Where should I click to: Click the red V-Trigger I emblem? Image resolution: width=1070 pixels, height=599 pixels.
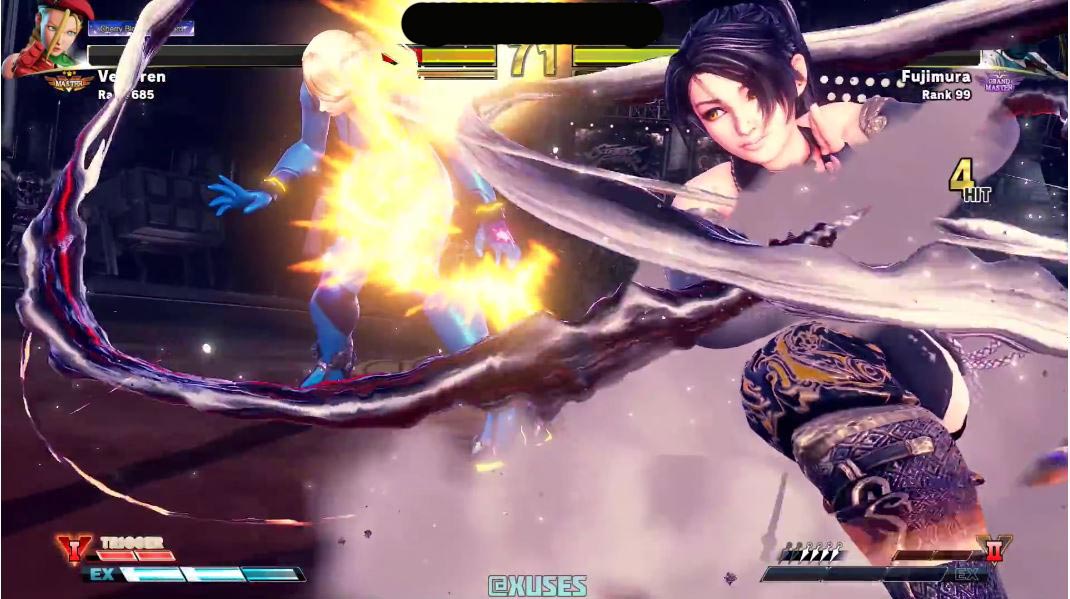(73, 549)
